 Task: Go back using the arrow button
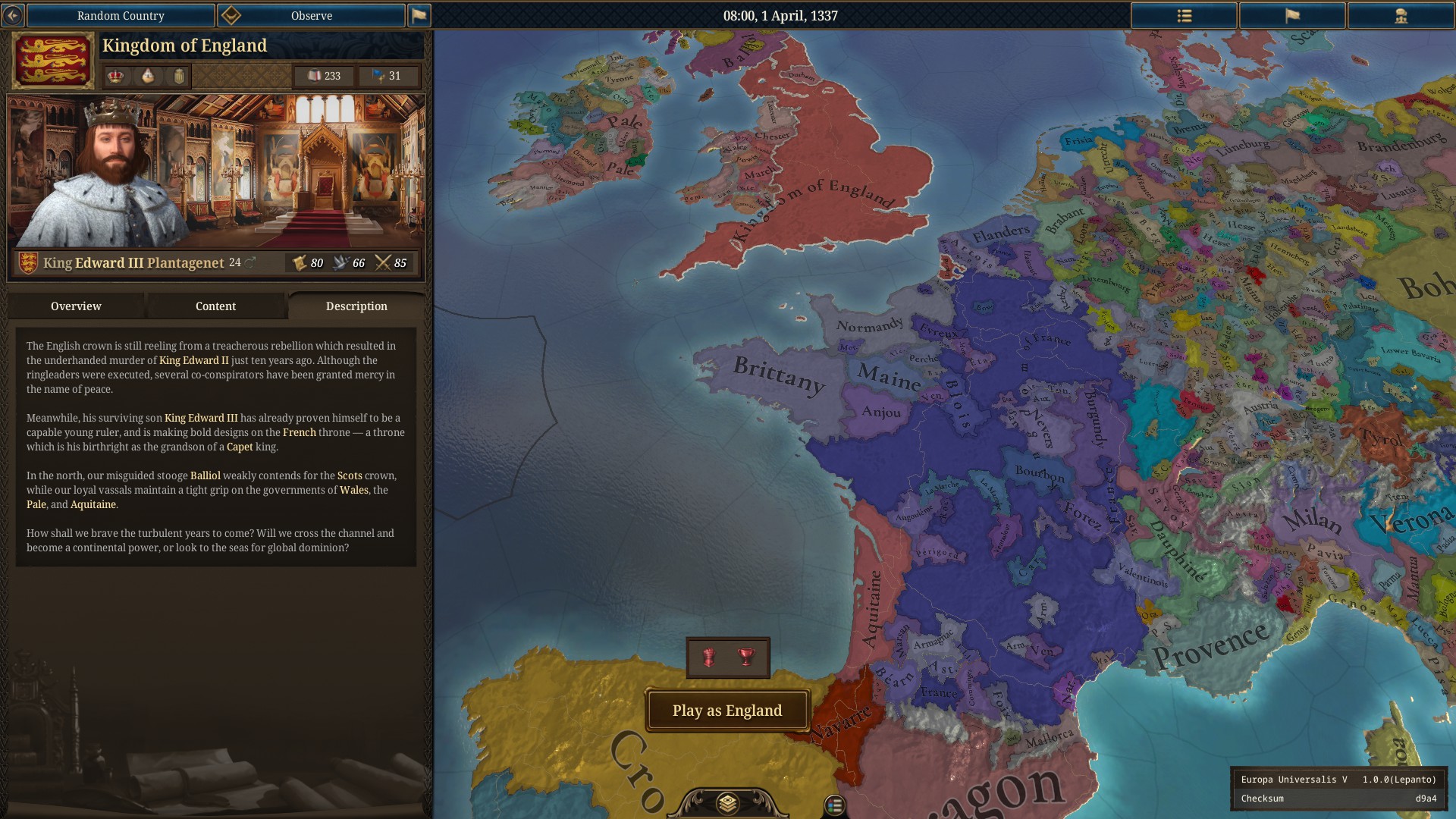coord(13,15)
